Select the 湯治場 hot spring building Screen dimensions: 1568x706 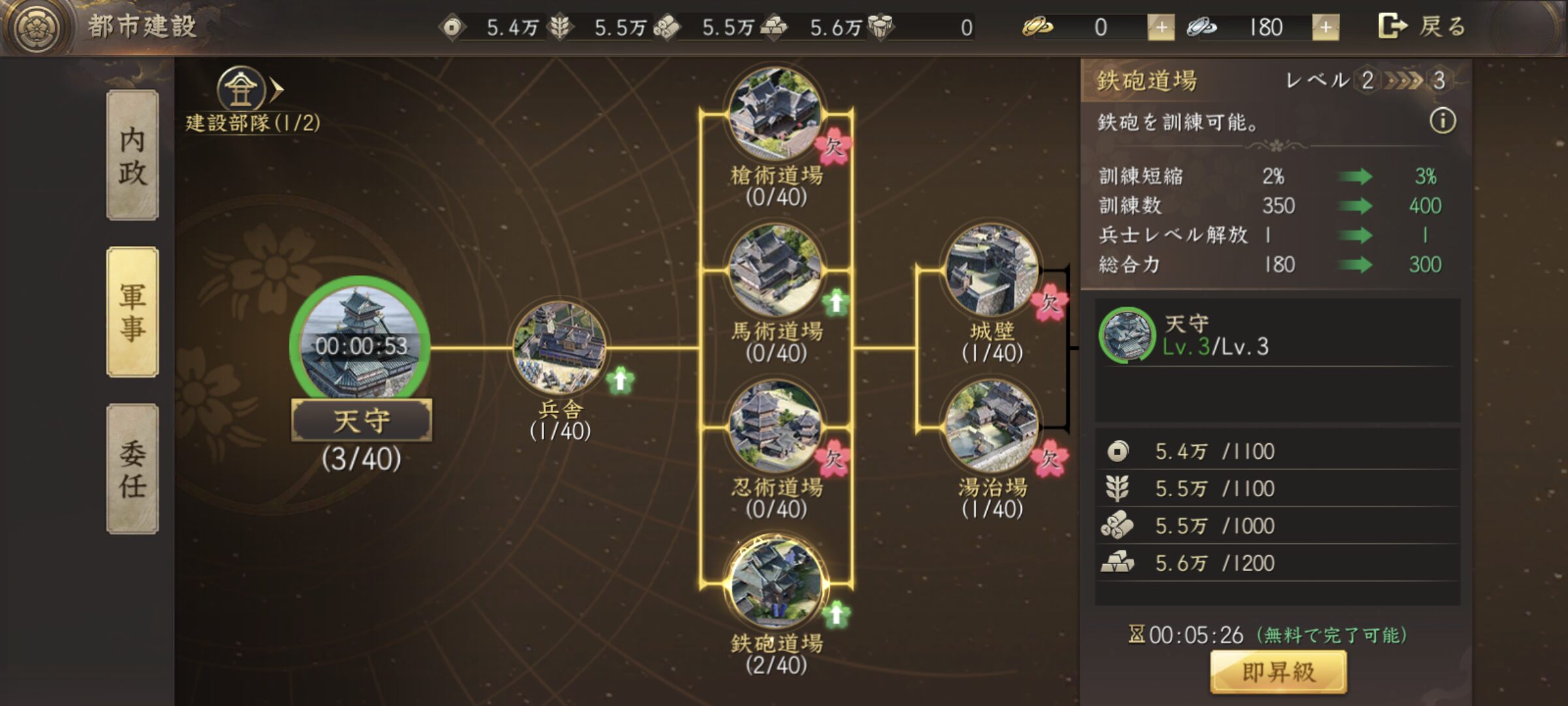pyautogui.click(x=991, y=427)
